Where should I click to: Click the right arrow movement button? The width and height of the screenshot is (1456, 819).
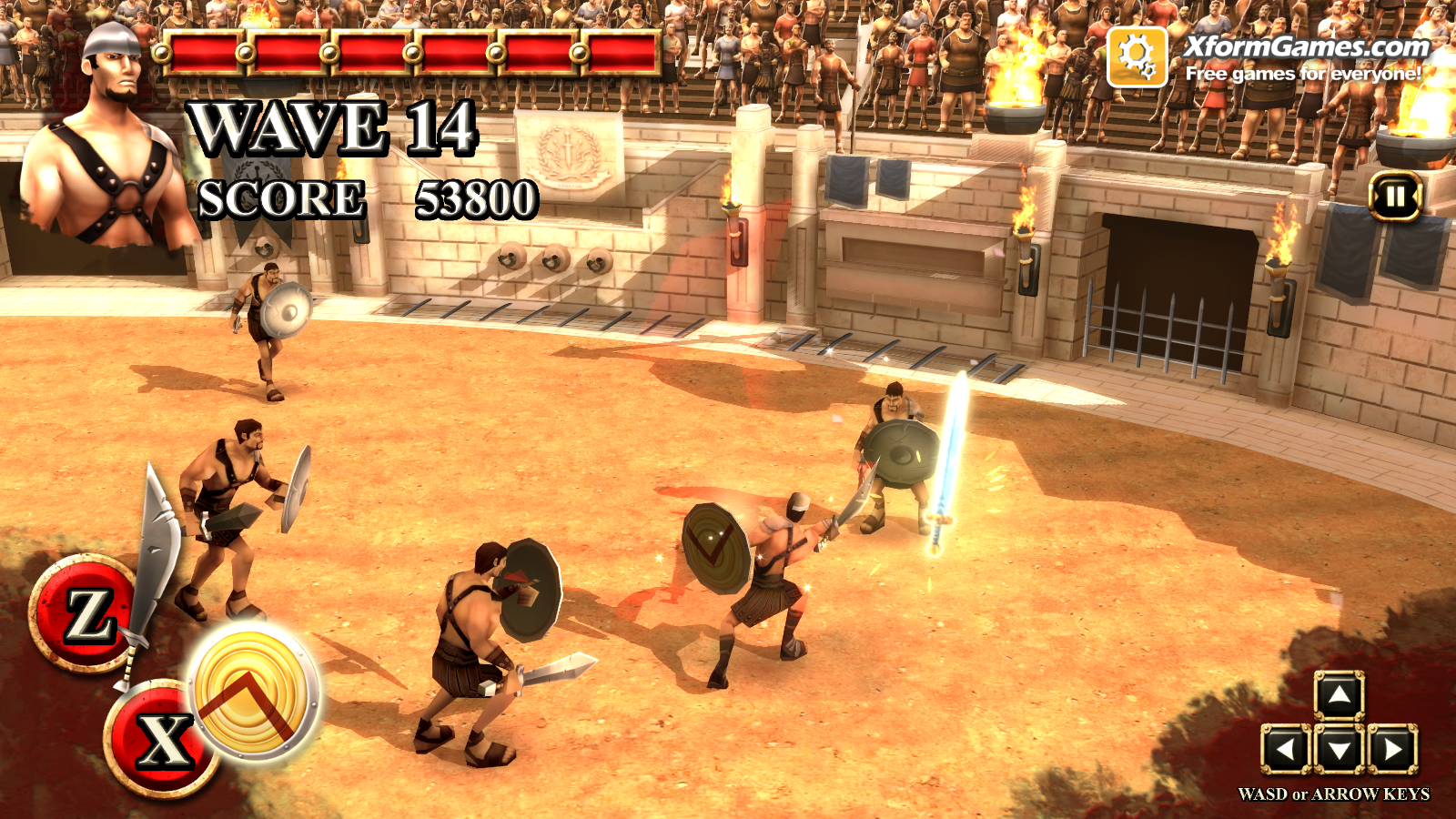pos(1392,750)
